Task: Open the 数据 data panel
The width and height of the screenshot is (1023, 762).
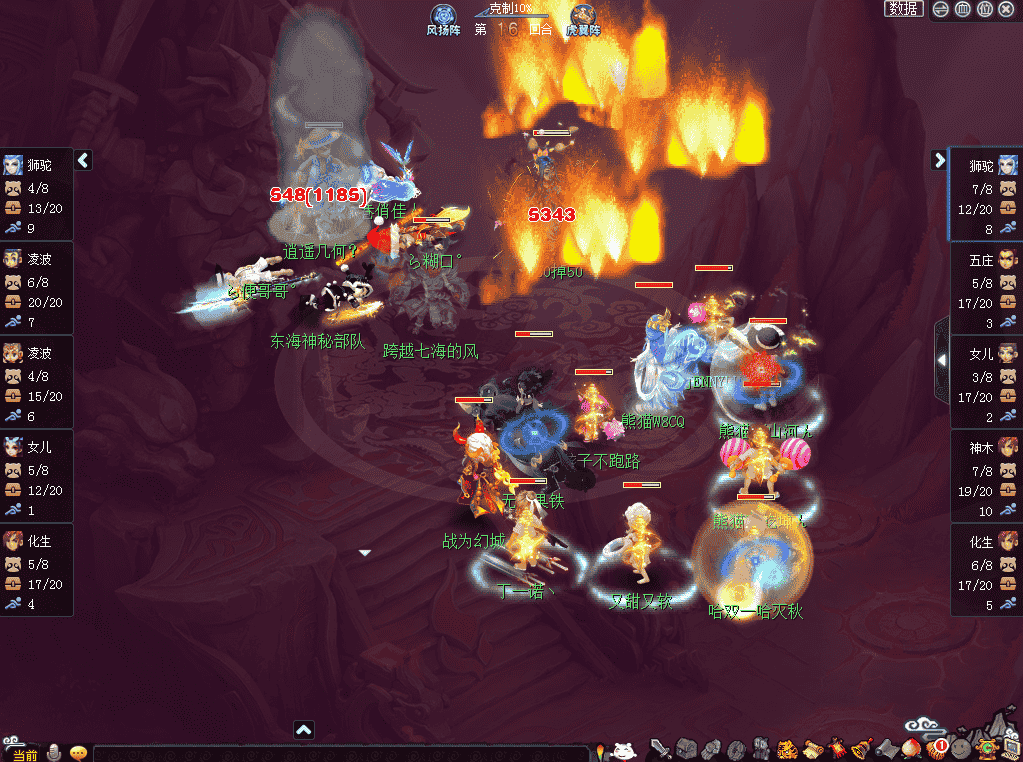Action: point(904,9)
